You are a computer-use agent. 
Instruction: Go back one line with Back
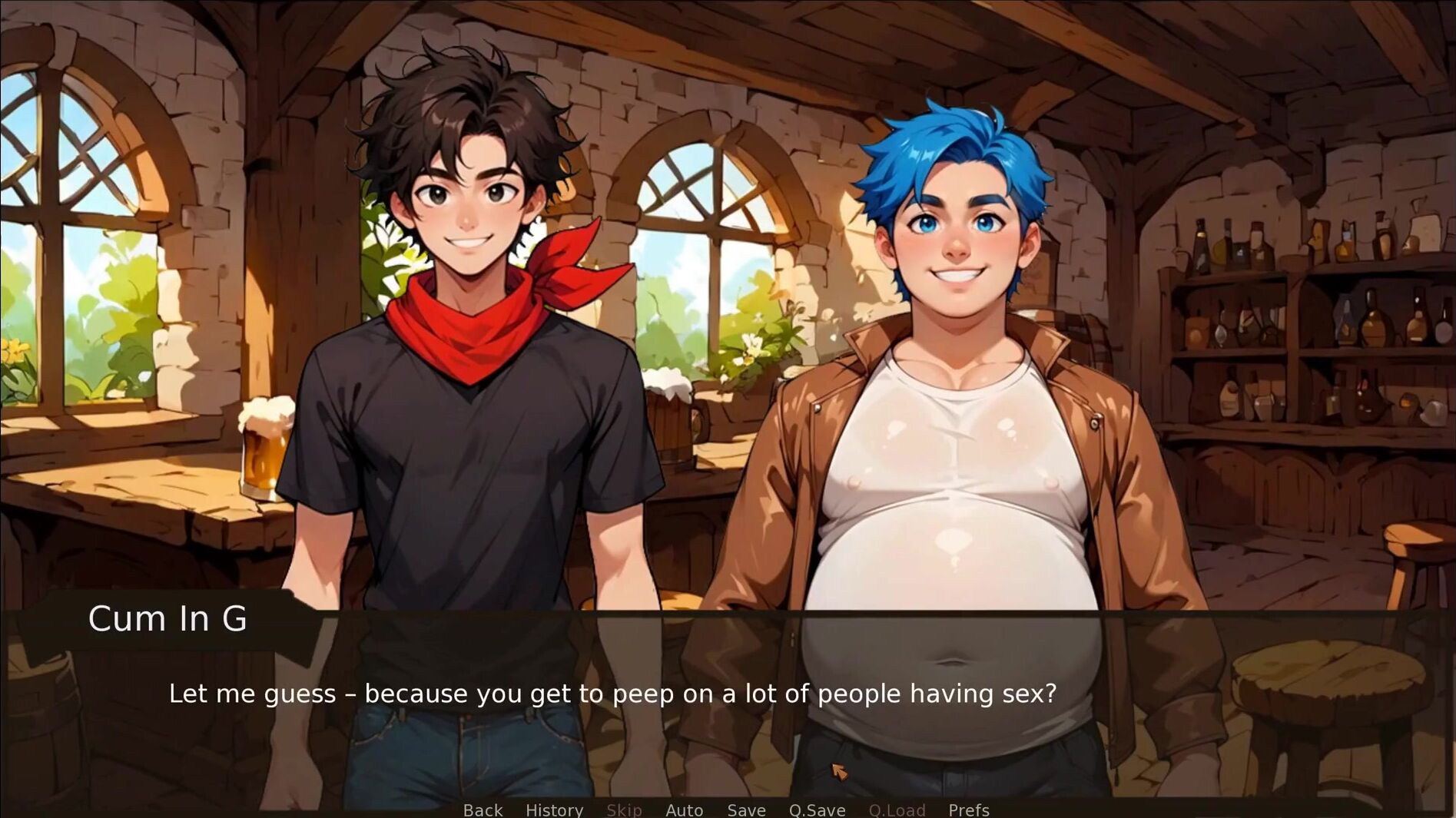(x=483, y=810)
